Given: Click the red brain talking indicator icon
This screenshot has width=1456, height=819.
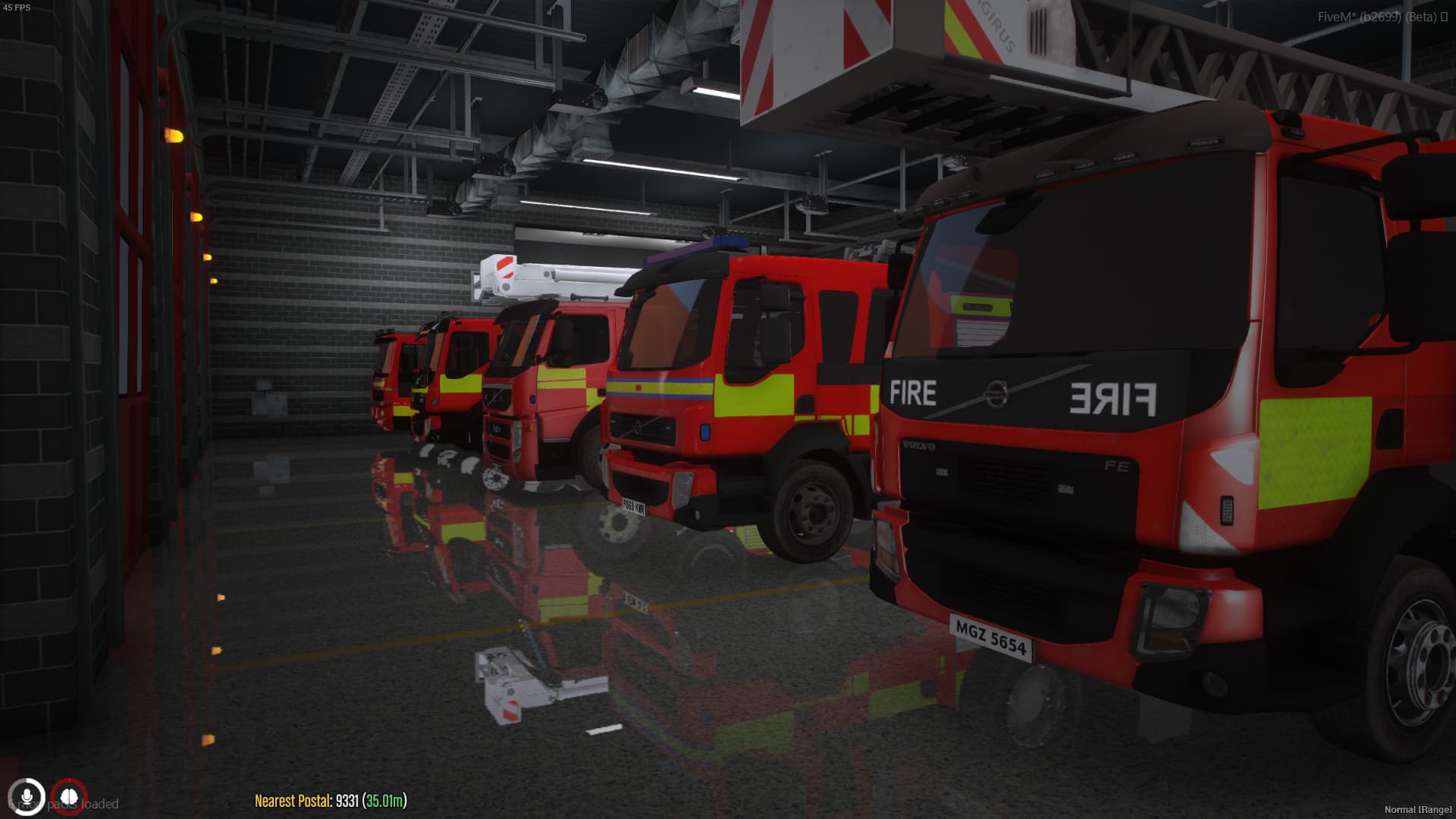Looking at the screenshot, I should click(x=70, y=795).
